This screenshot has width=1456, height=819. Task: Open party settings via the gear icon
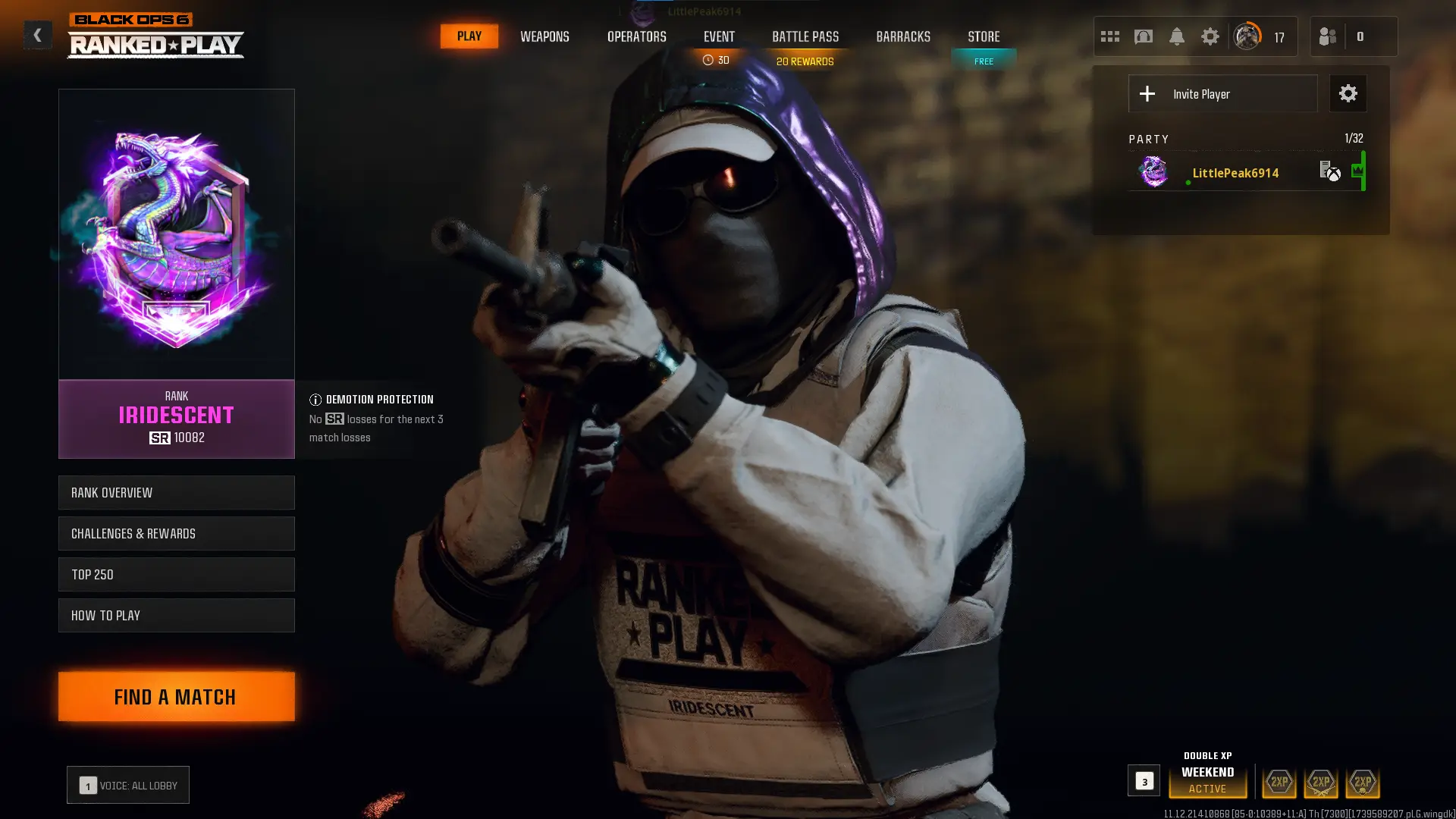[1348, 93]
